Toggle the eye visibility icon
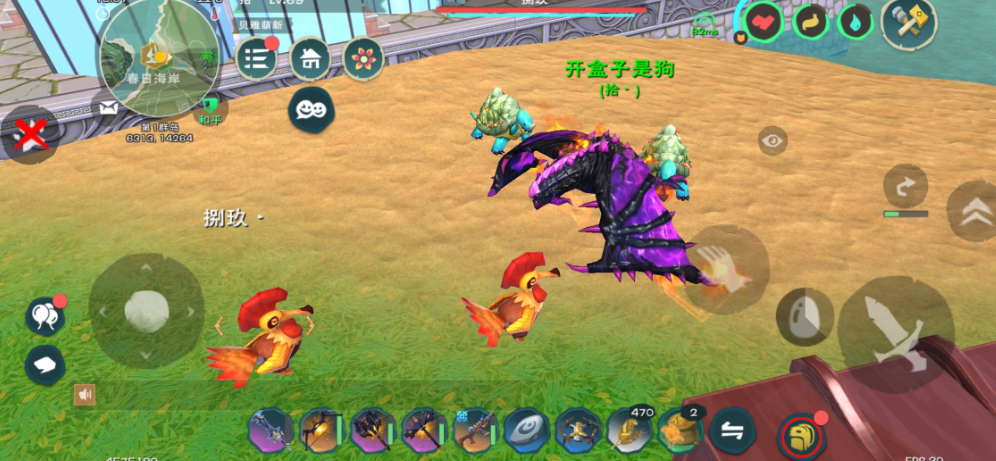The height and width of the screenshot is (461, 996). (772, 141)
